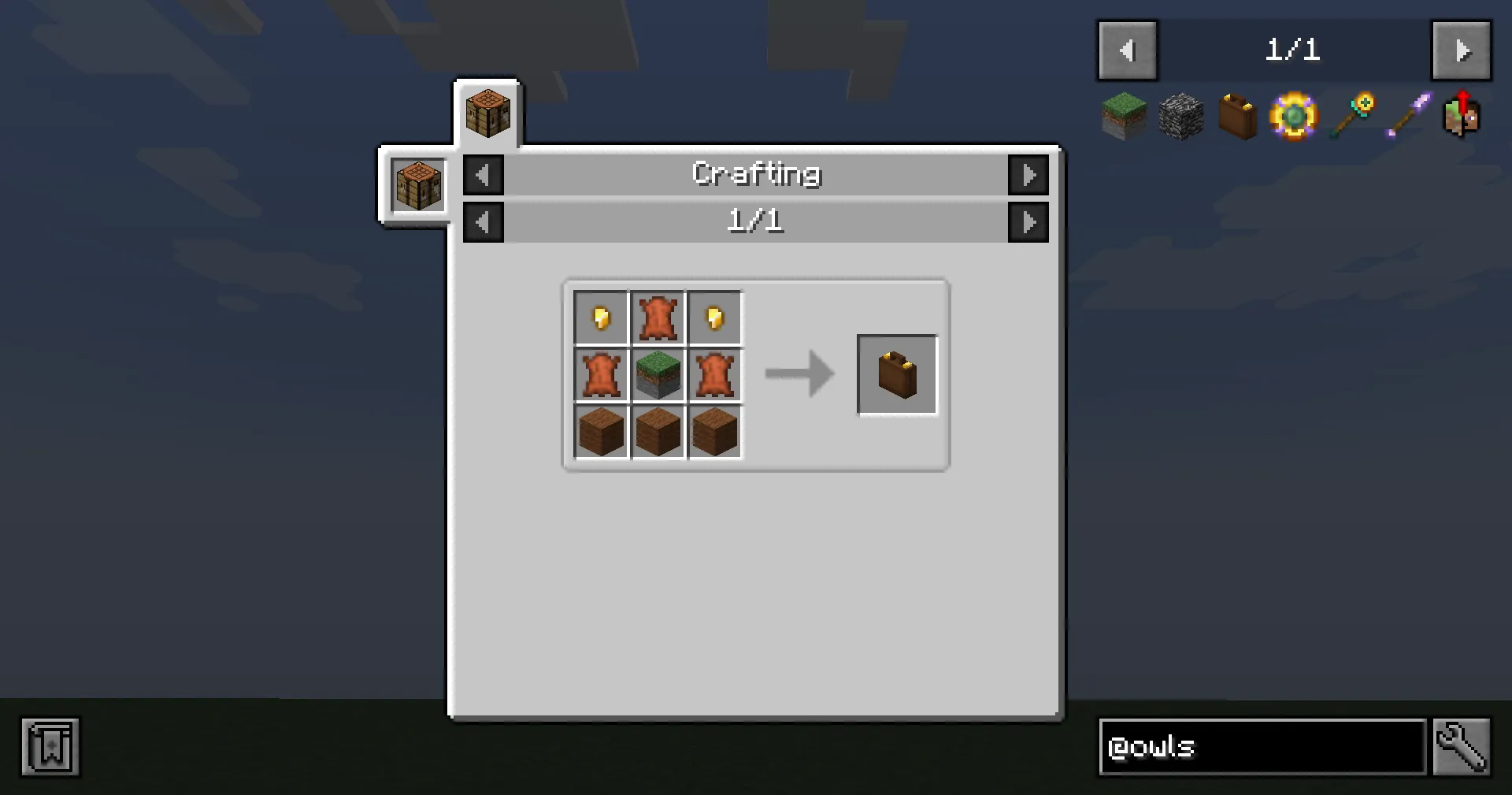Advance to next recipe category with right arrow

coord(1029,175)
